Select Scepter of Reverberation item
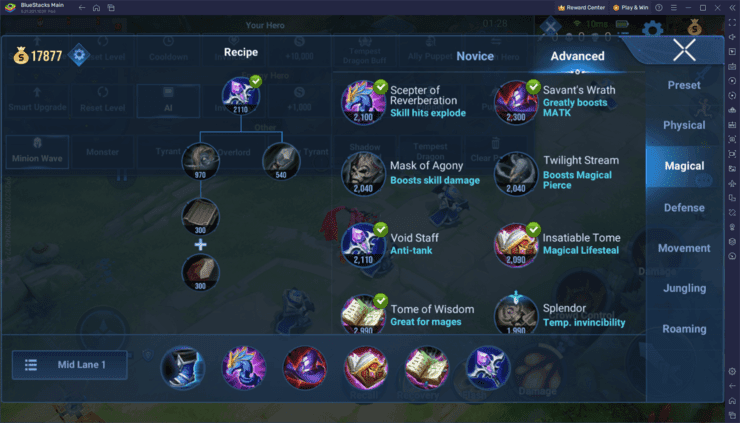The width and height of the screenshot is (740, 423). pos(364,101)
